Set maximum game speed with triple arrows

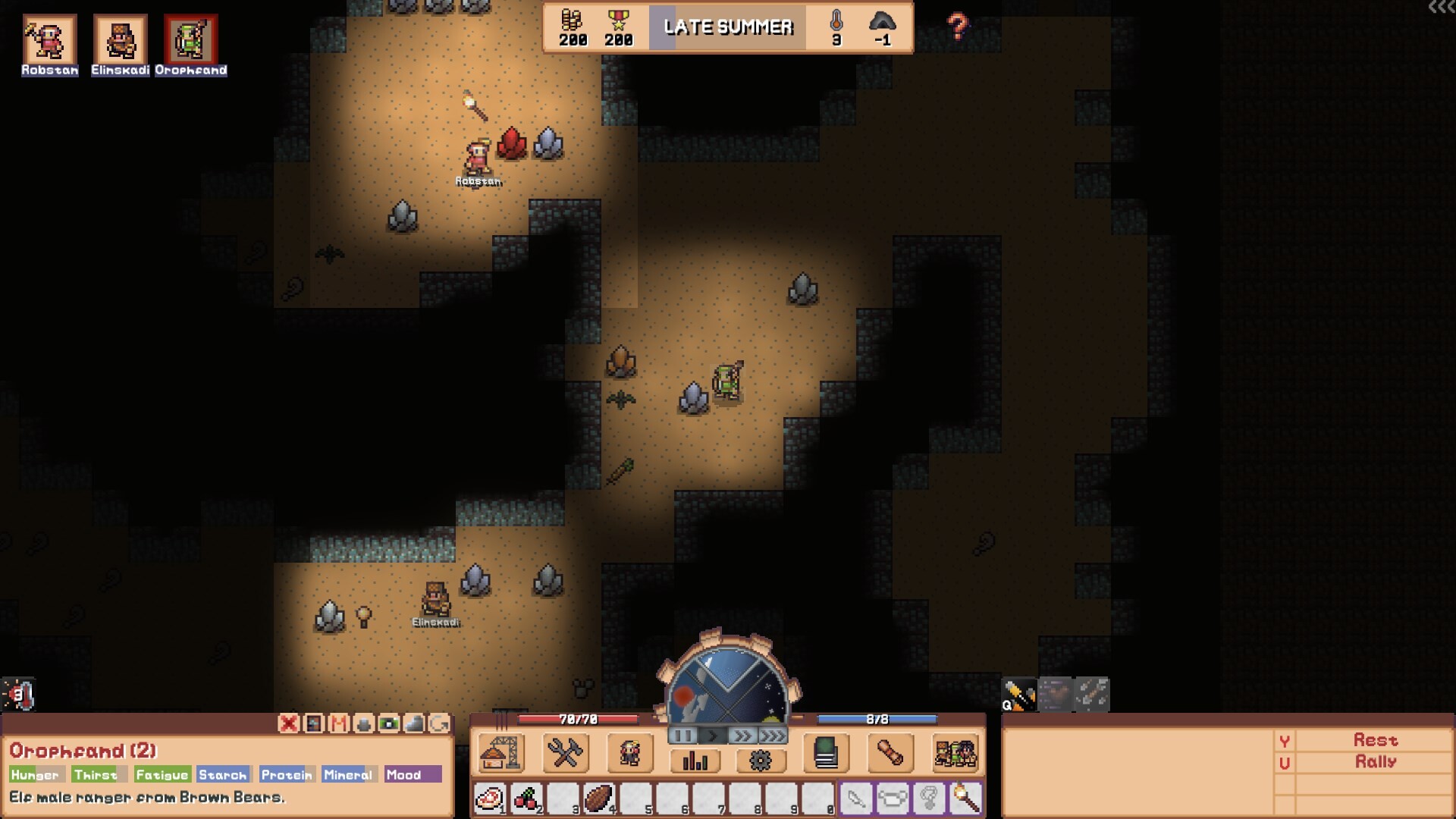coord(771,736)
